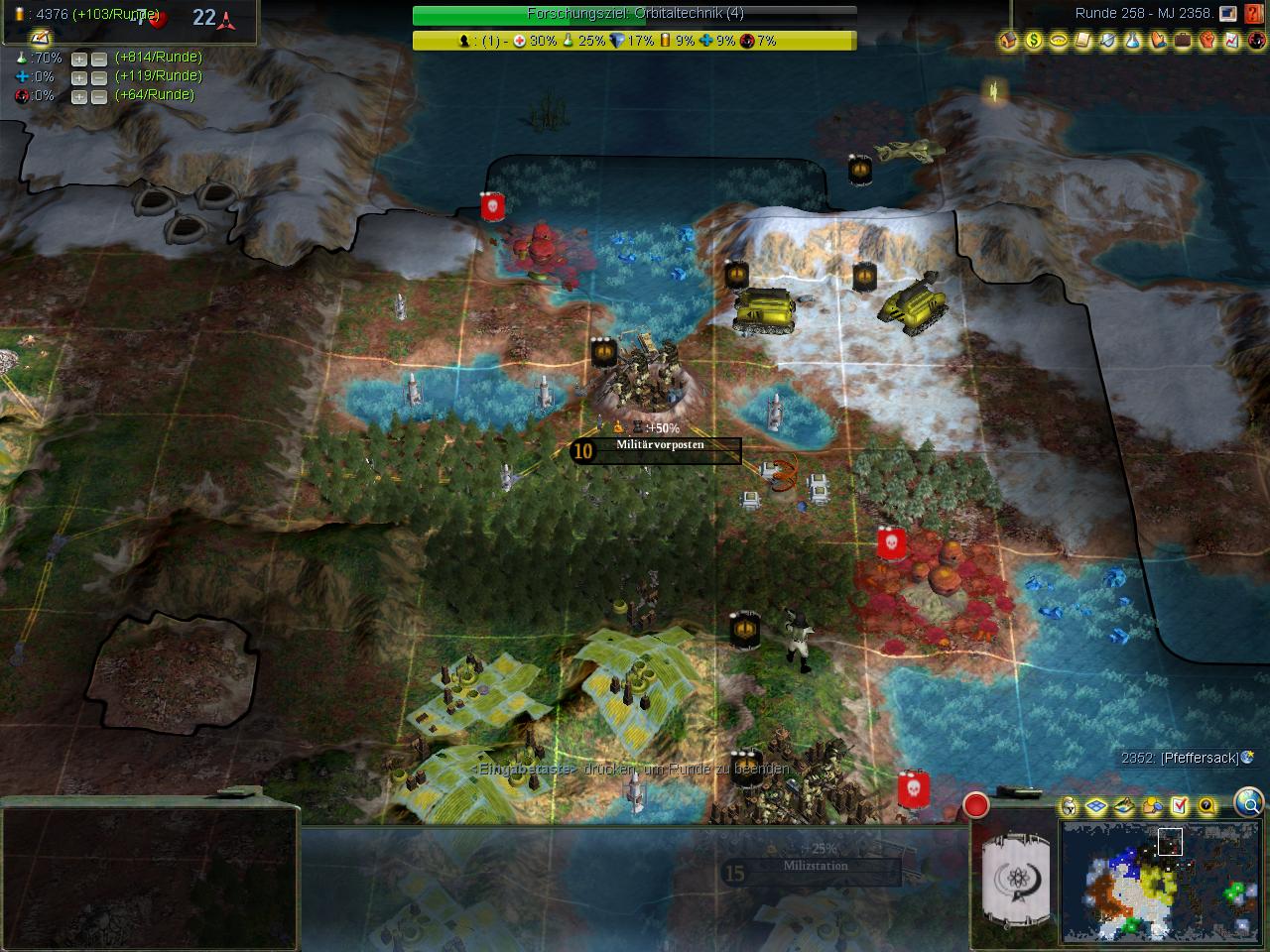Toggle the tile grid overlay
1270x952 pixels.
1096,806
